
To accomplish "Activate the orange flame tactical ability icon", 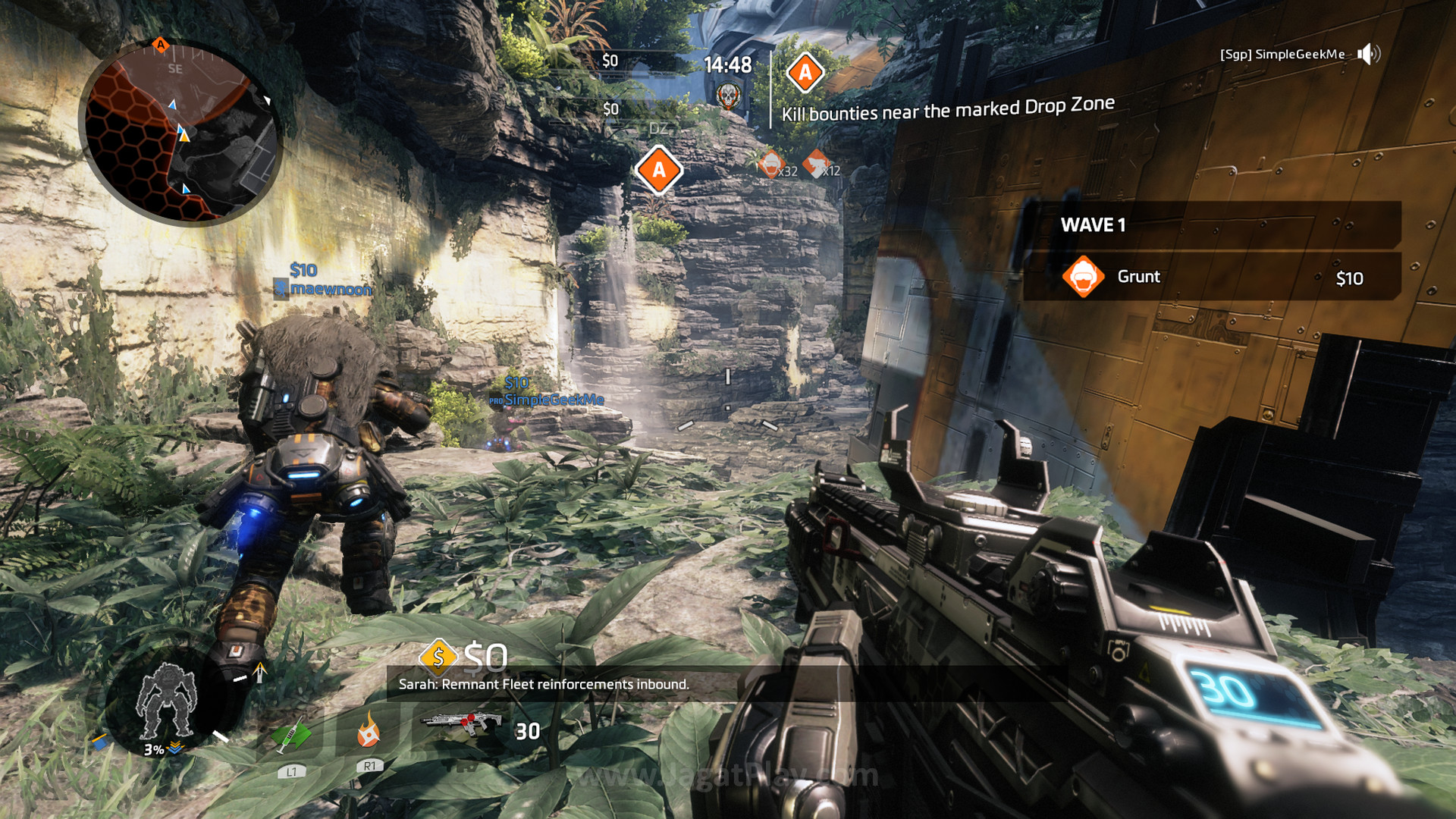I will coord(369,730).
